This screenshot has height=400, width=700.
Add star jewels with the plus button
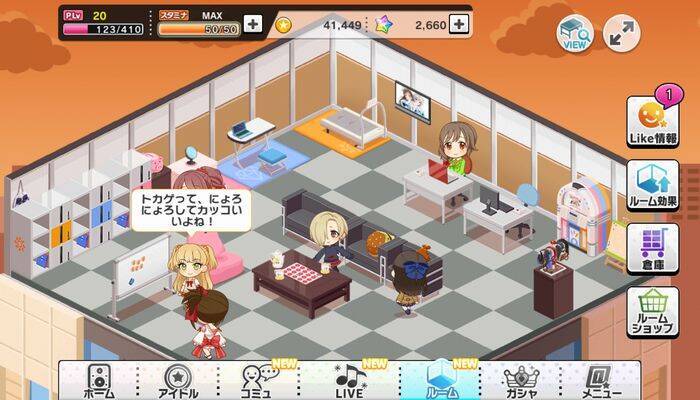[x=459, y=25]
